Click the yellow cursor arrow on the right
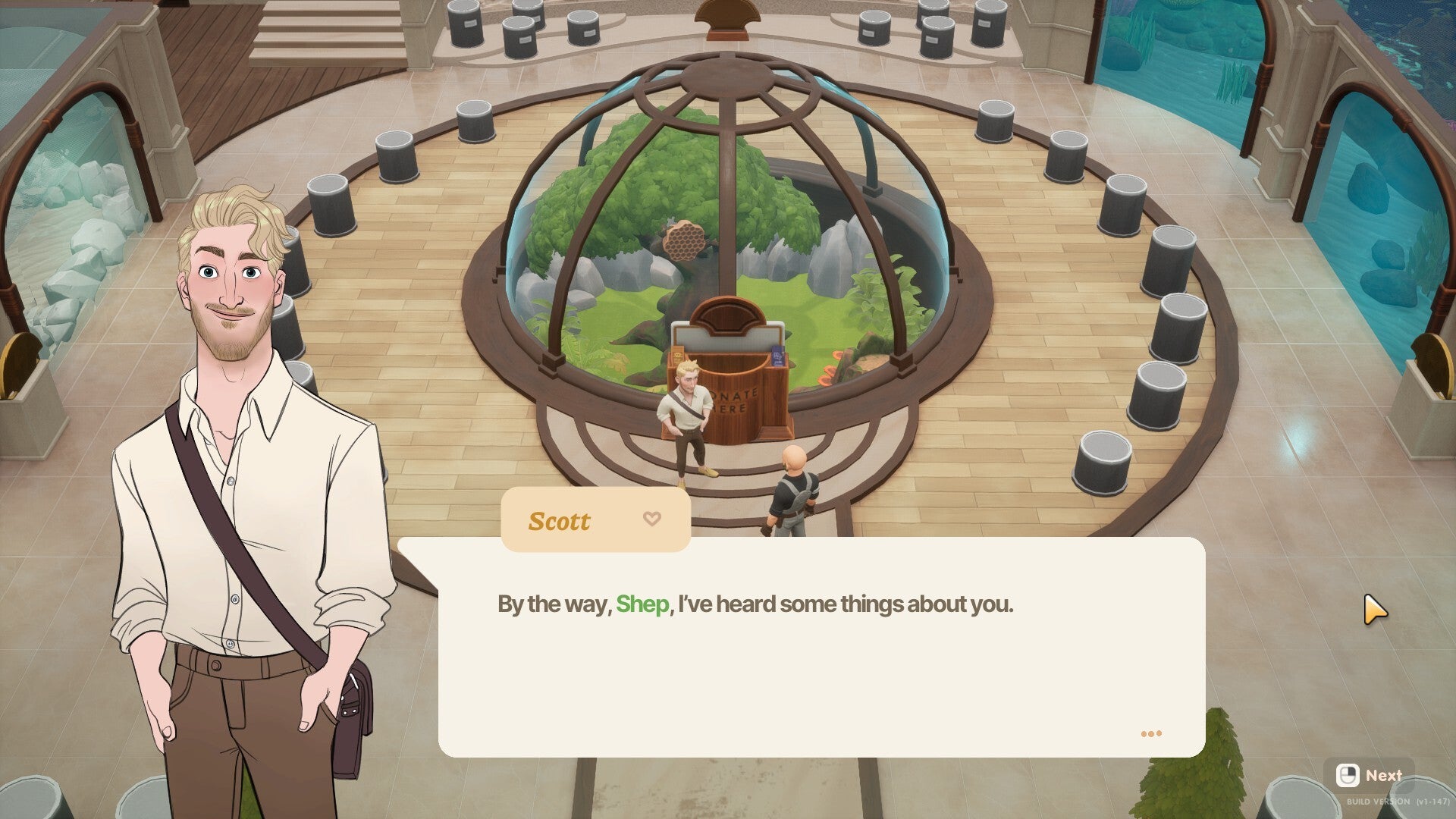Screen dimensions: 1456x819 [1375, 608]
